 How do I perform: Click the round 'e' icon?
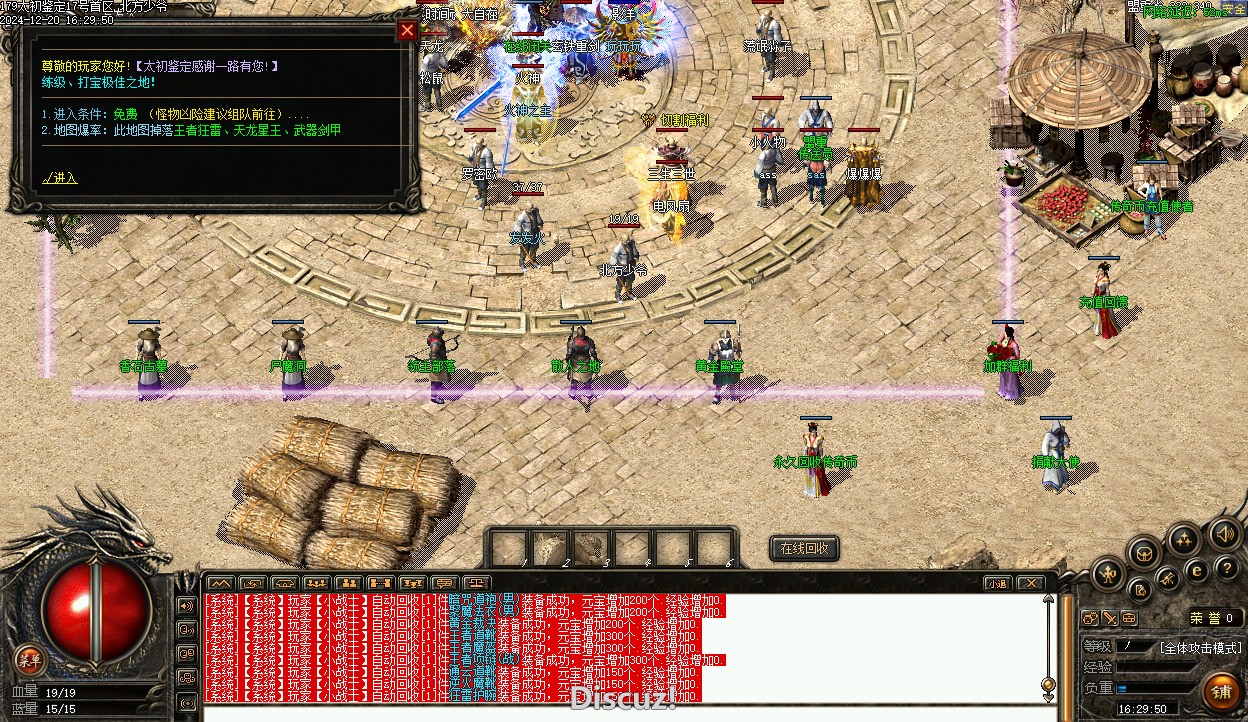1196,571
